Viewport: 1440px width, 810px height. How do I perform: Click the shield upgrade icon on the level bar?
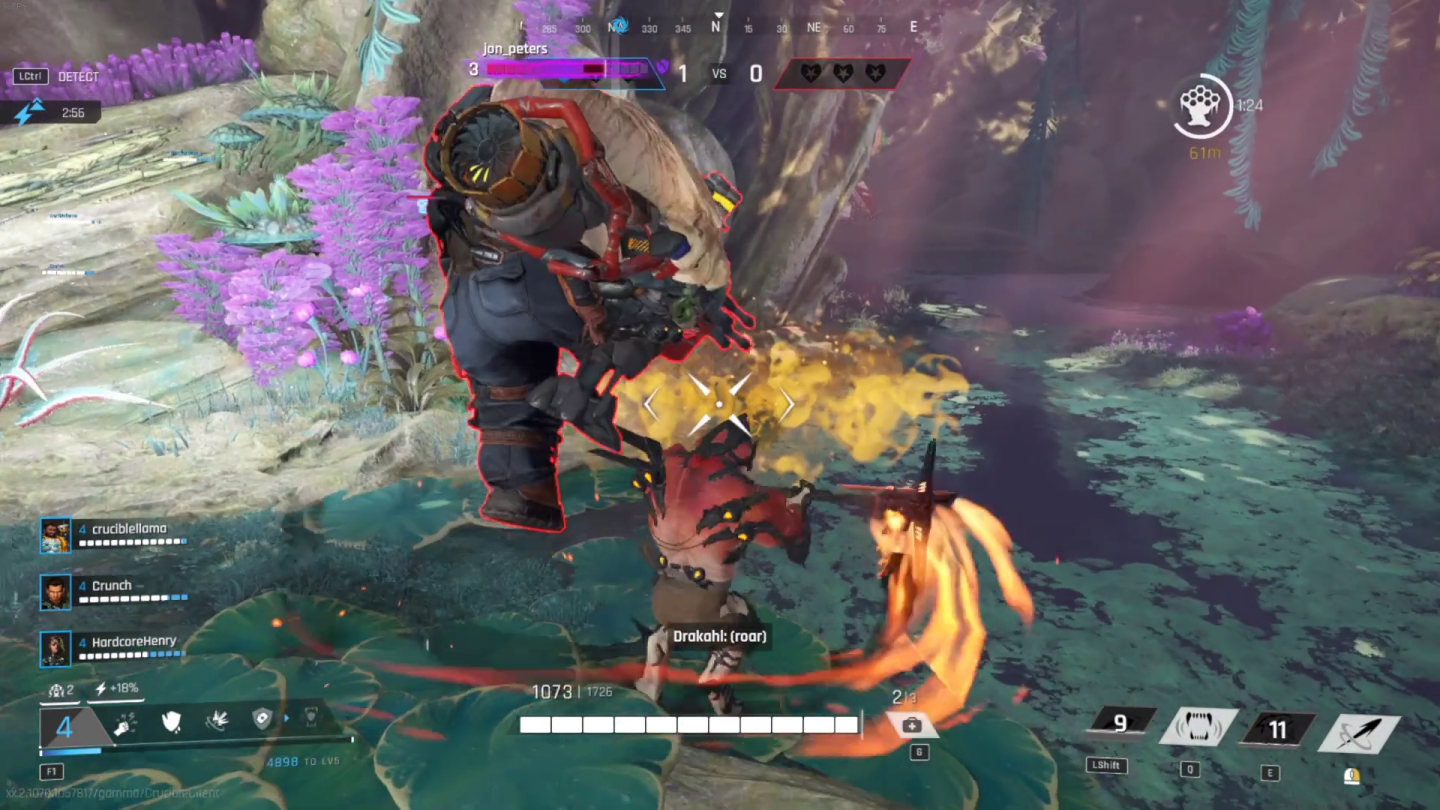coord(170,722)
